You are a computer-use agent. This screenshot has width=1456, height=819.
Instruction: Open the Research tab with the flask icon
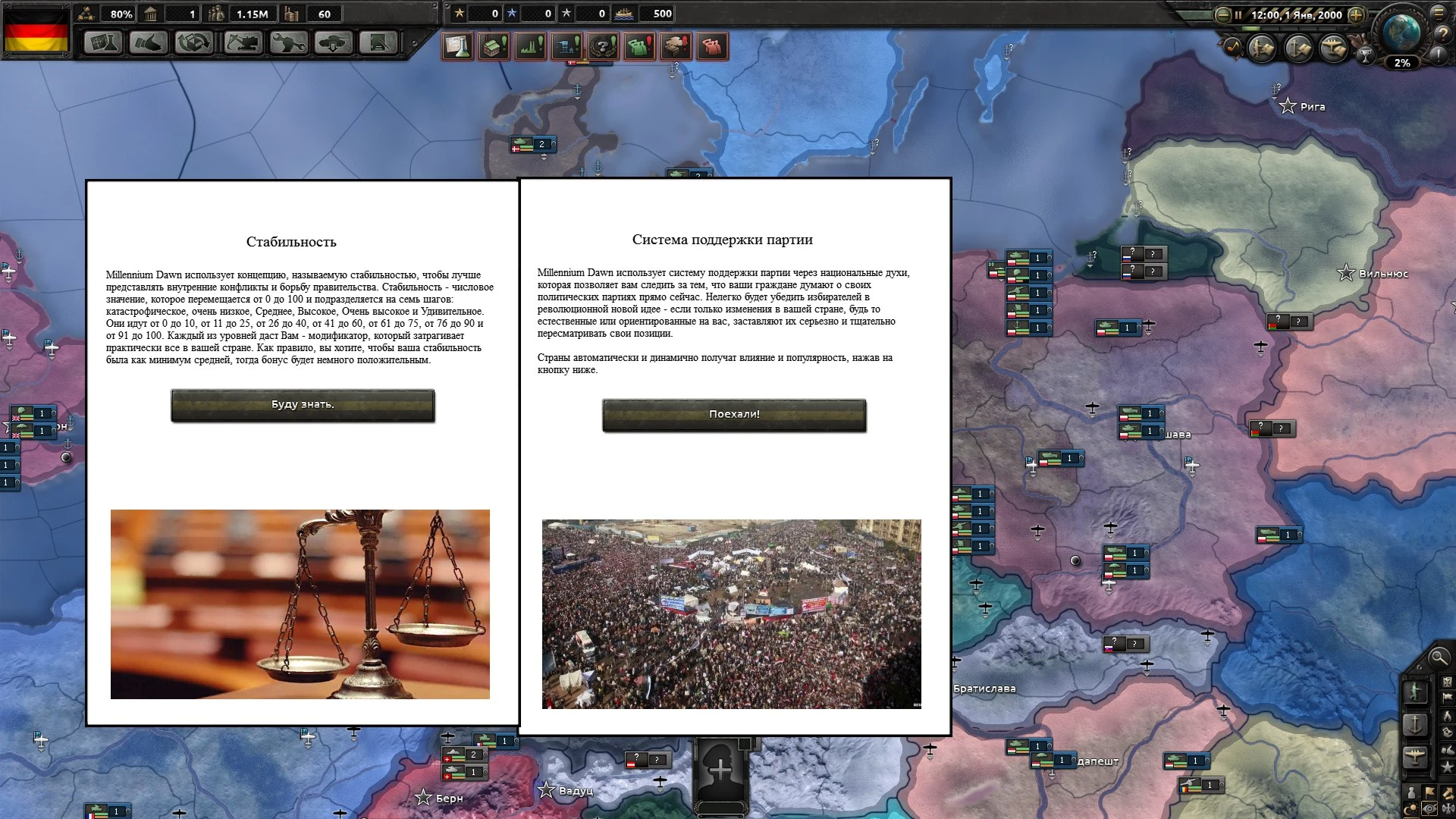[x=103, y=43]
